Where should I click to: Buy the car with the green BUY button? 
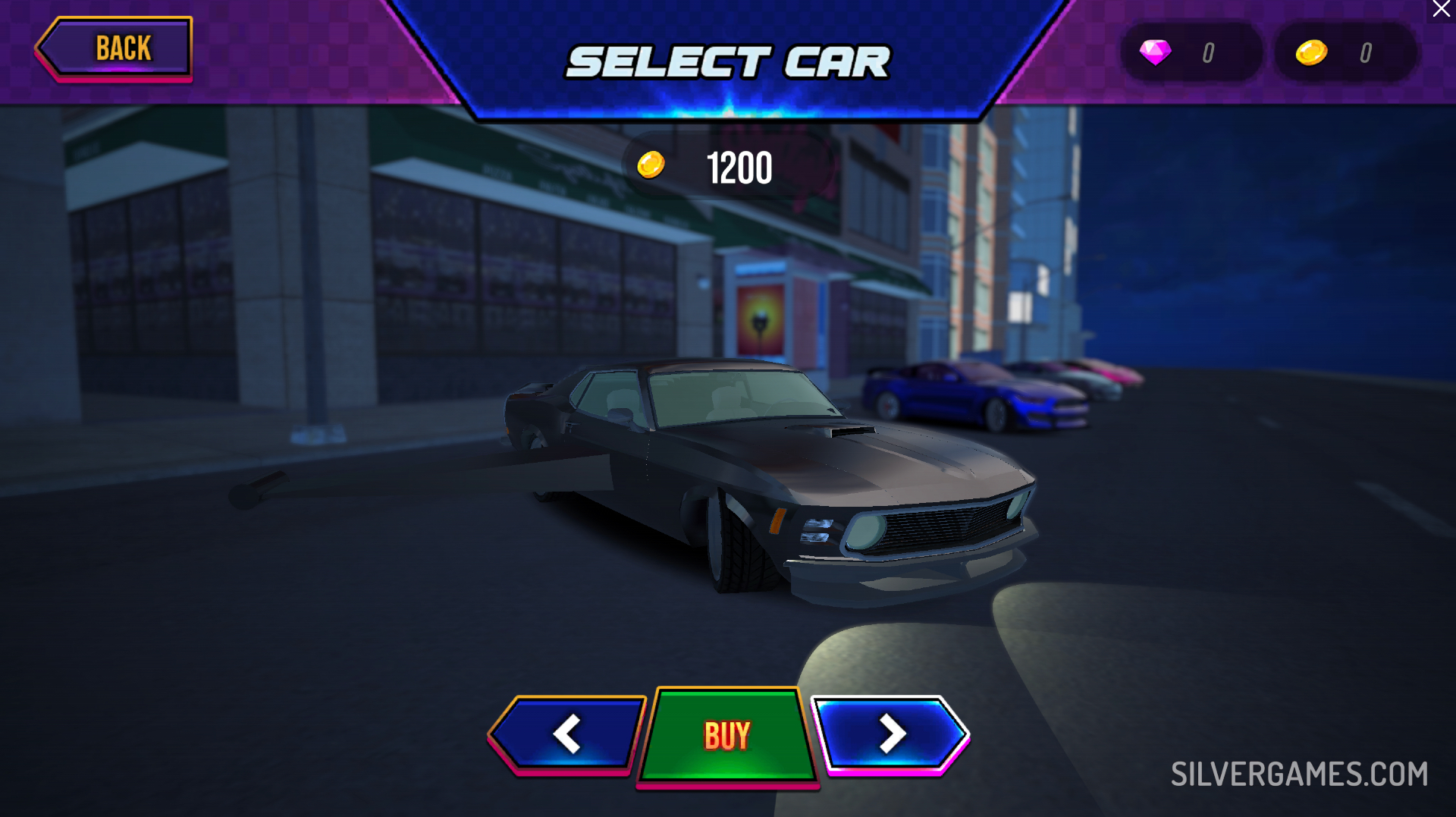coord(727,735)
